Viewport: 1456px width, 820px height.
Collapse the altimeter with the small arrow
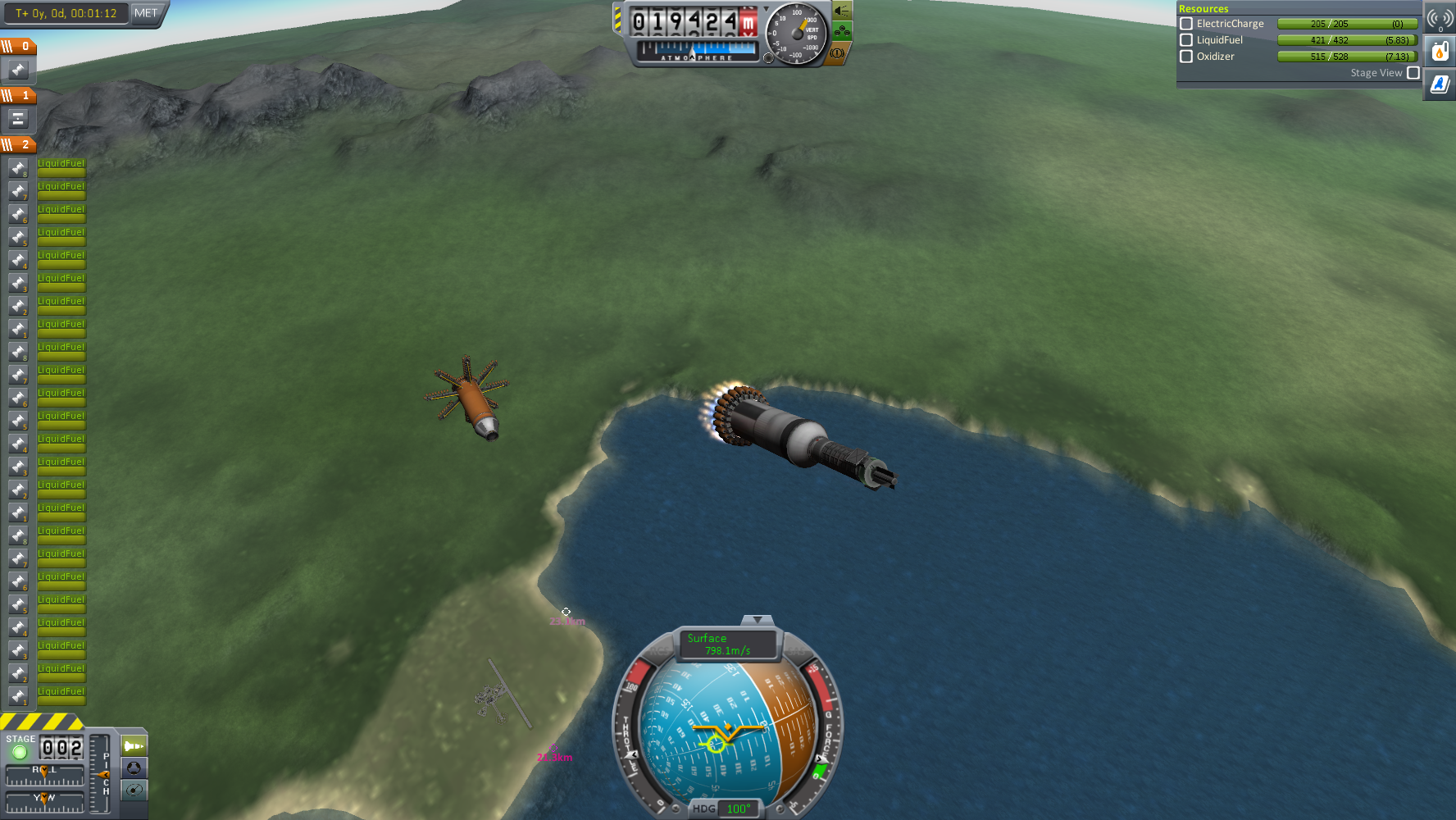tap(767, 9)
